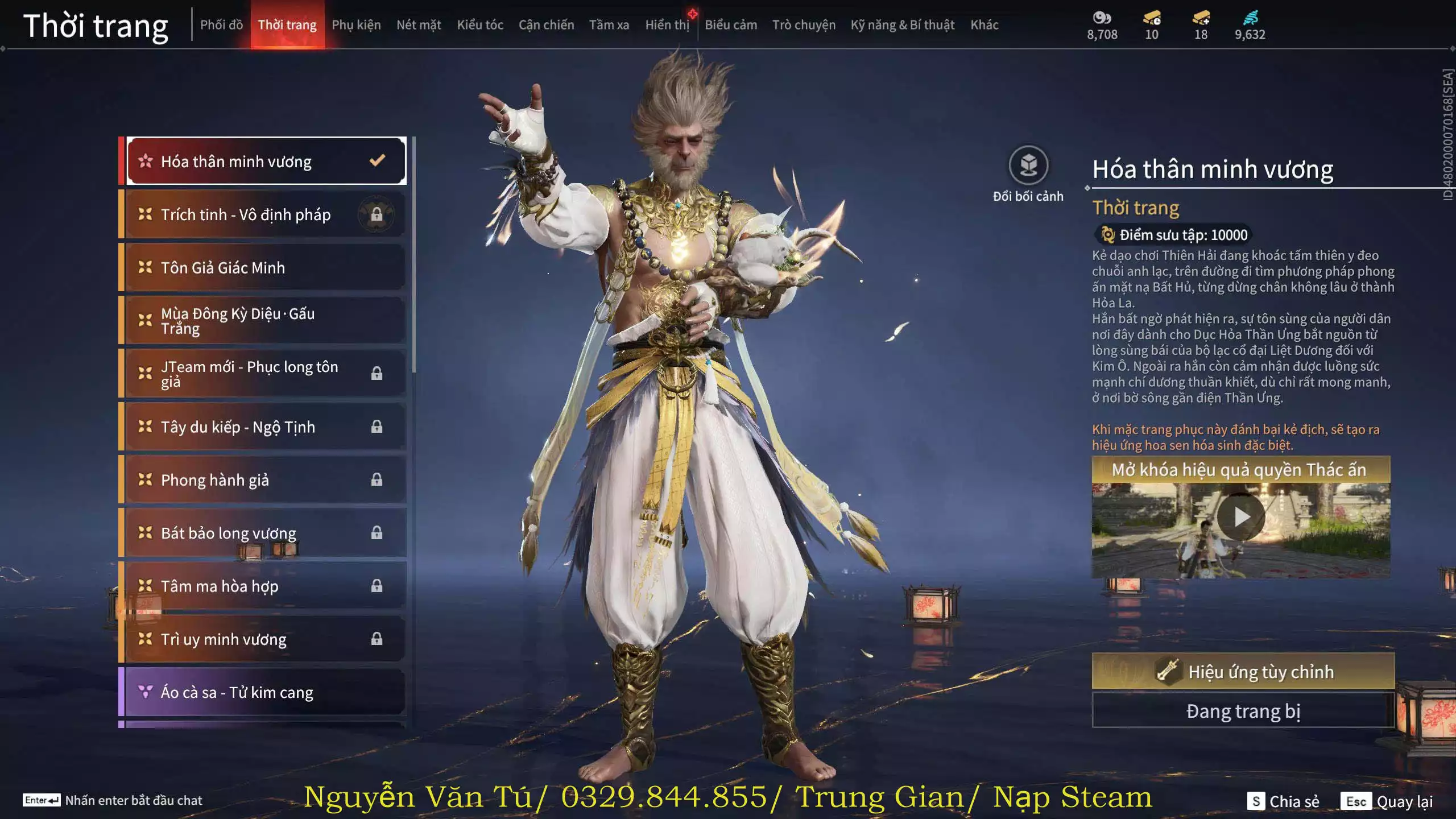The width and height of the screenshot is (1456, 819).
Task: Go to the Kiểu tóc tab
Action: click(480, 25)
